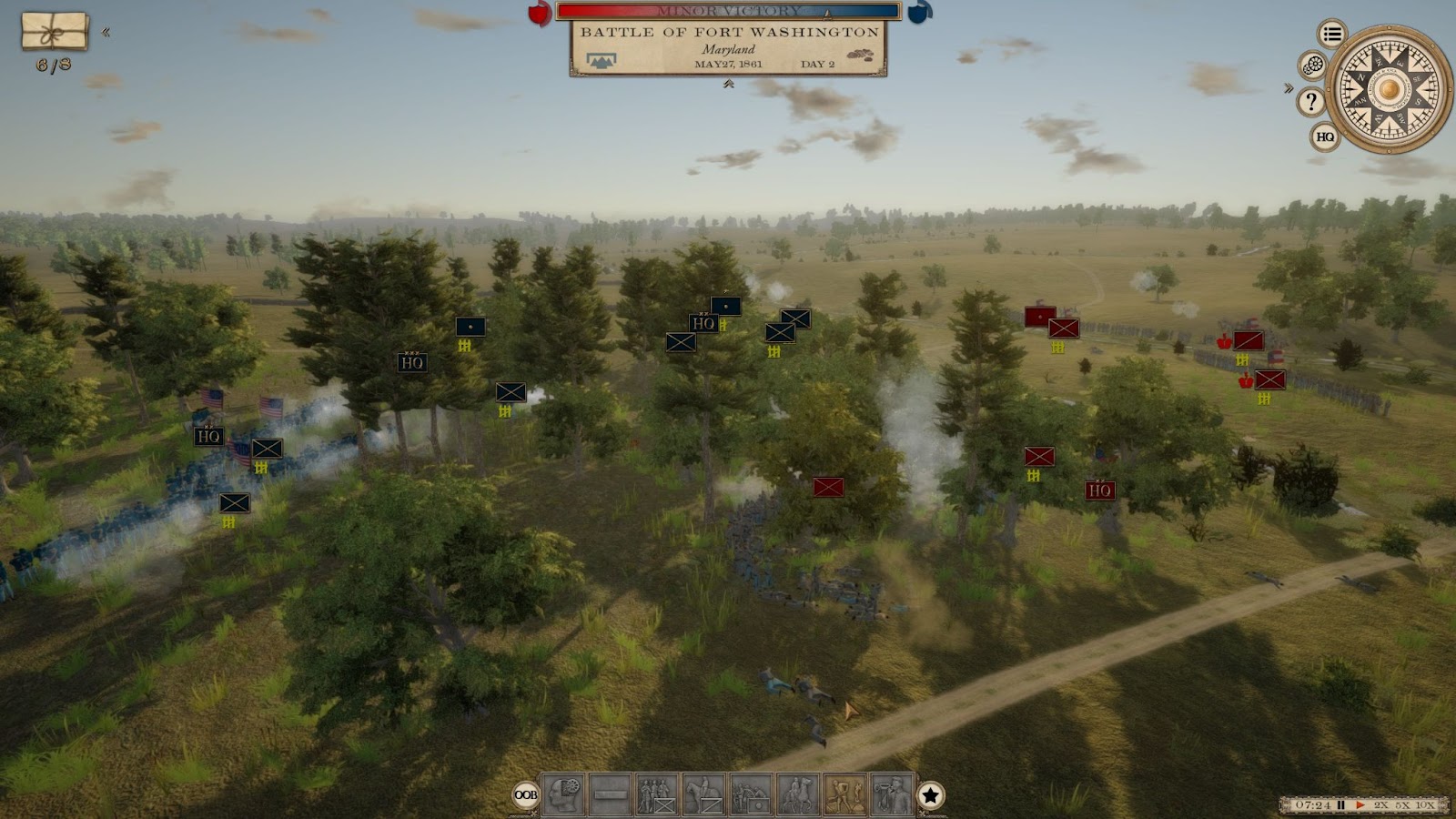Activate the gold digging soldier toolbar icon
Image resolution: width=1456 pixels, height=819 pixels.
pyautogui.click(x=845, y=795)
